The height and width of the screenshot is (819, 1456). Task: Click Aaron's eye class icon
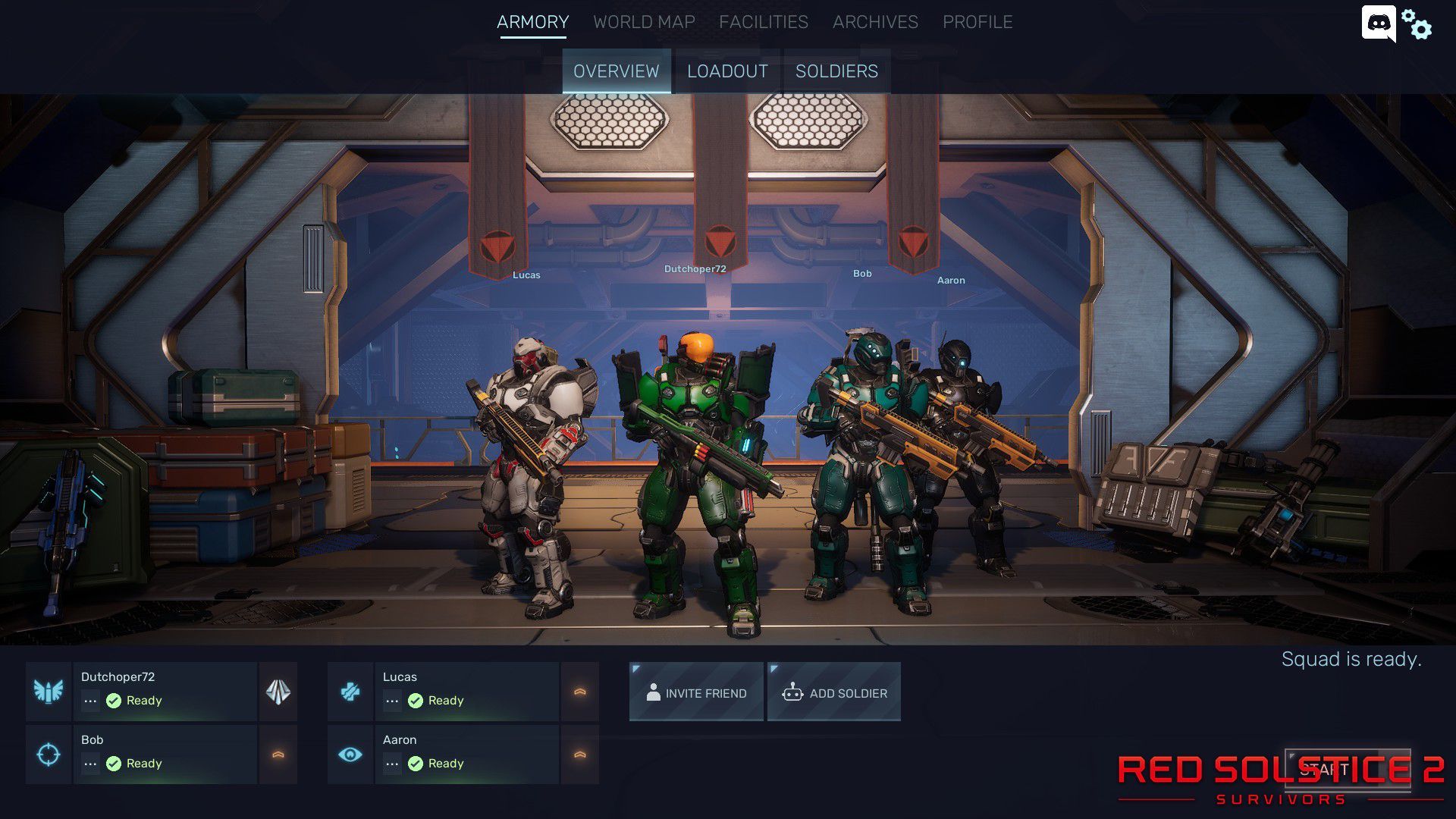[350, 755]
